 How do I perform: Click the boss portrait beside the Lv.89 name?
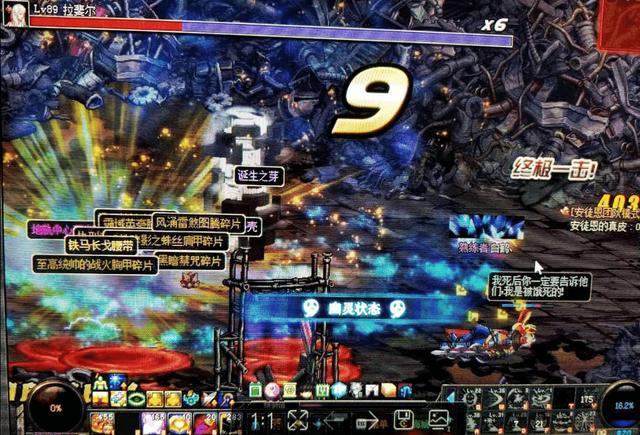tap(16, 14)
